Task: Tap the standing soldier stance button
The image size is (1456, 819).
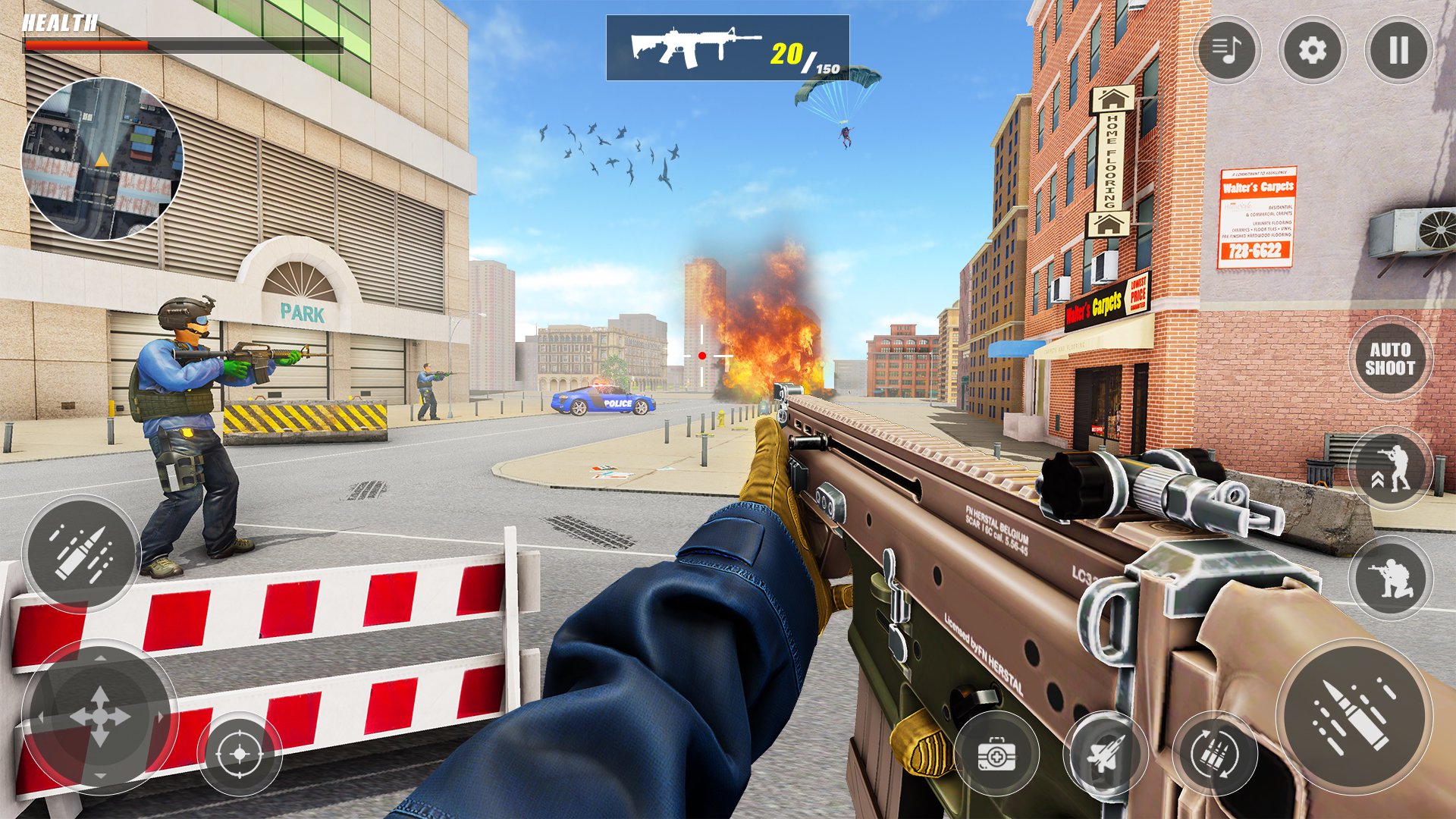Action: (x=1391, y=469)
